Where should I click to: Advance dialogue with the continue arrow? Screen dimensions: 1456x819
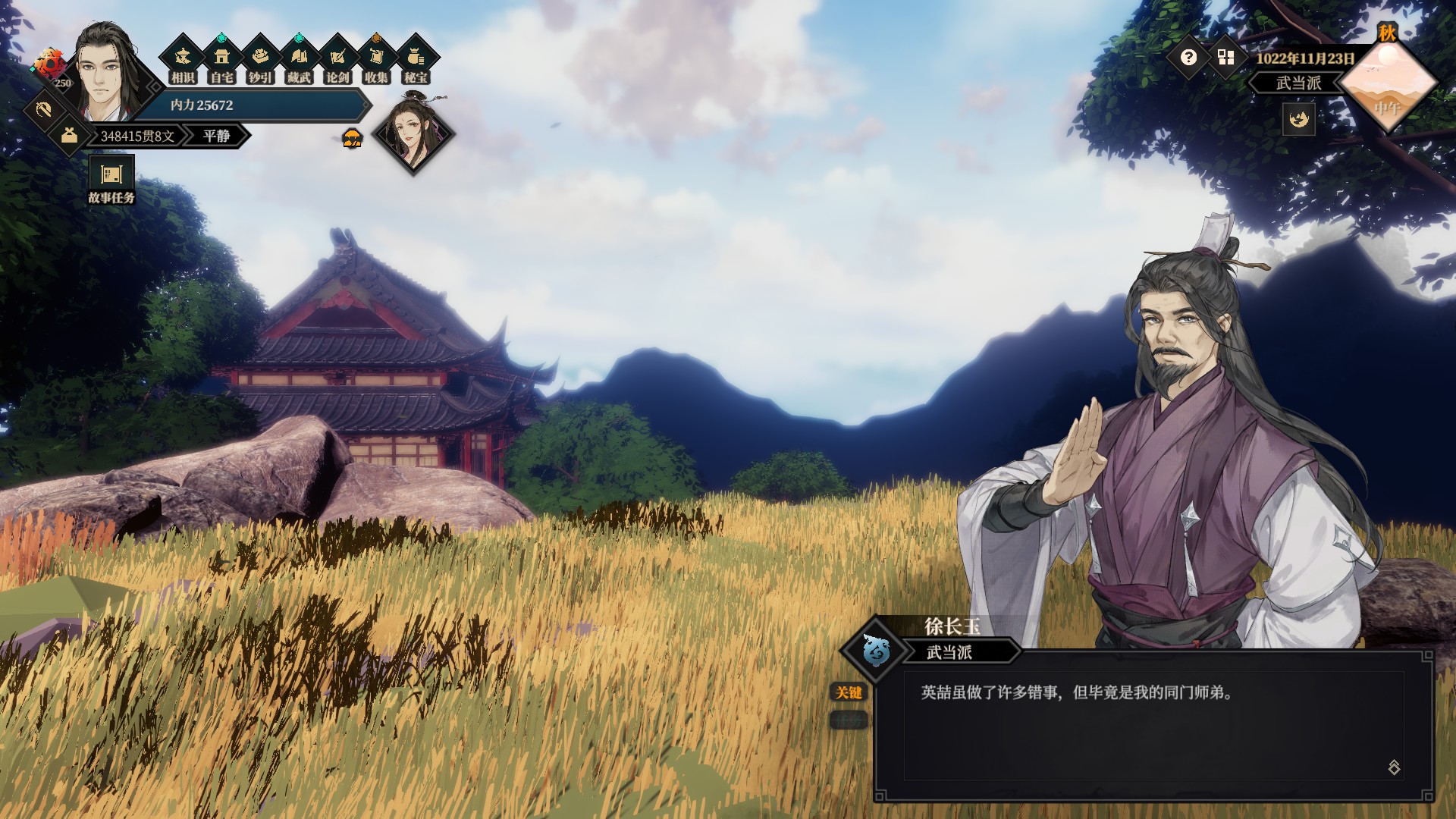click(1394, 767)
